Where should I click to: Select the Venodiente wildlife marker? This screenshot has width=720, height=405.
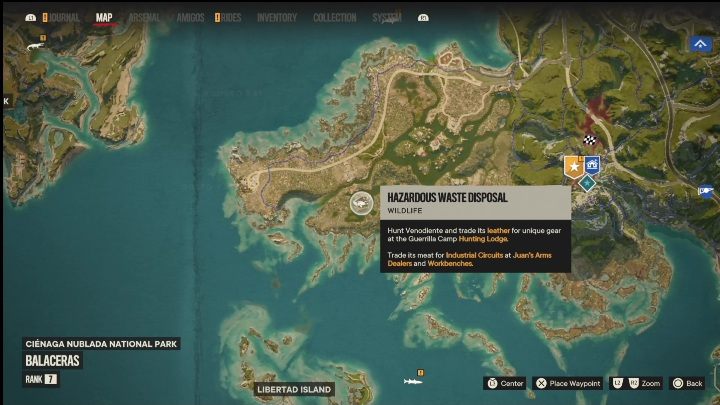tap(360, 203)
